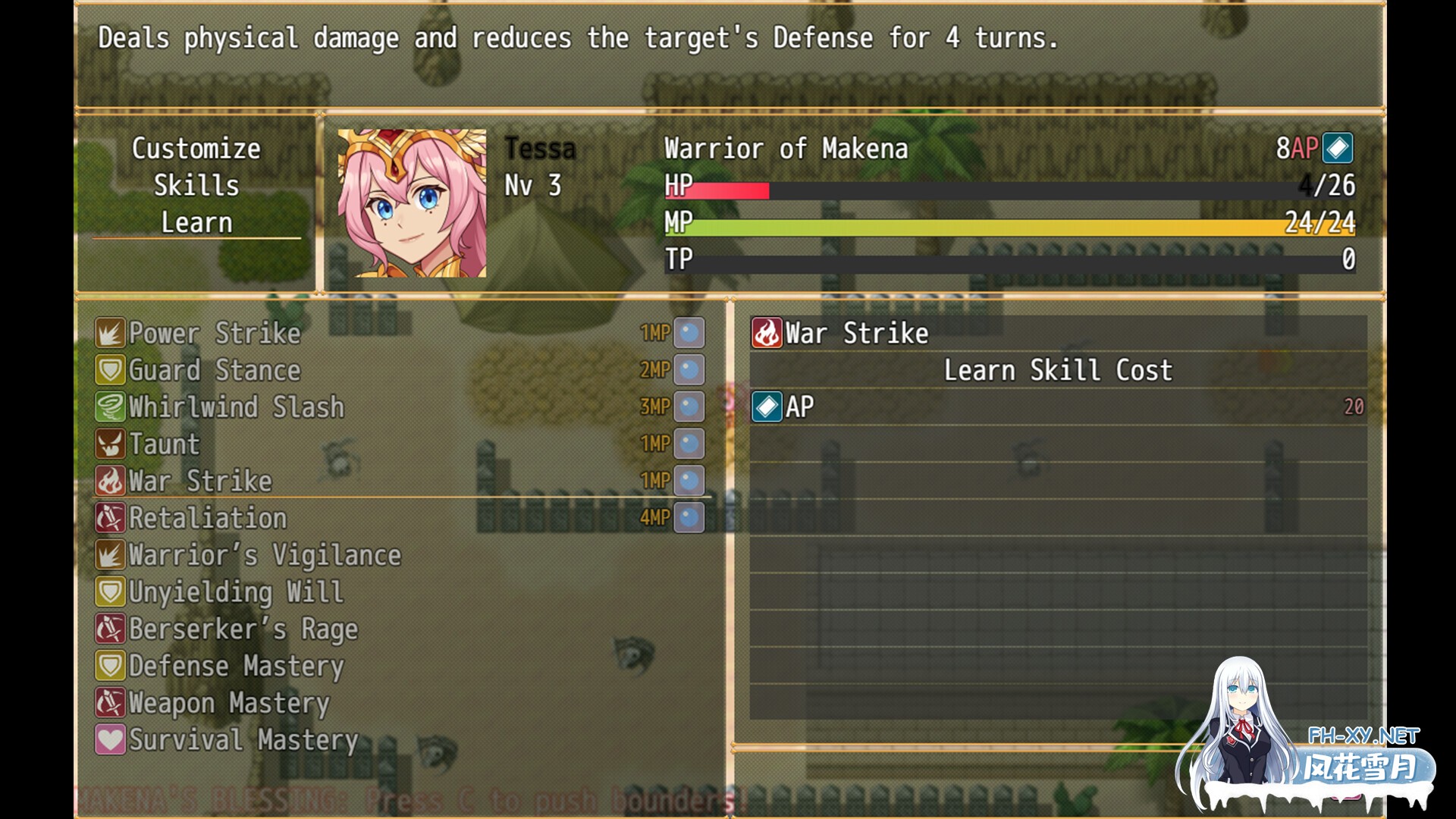Select the Survival Mastery skill

(x=243, y=740)
